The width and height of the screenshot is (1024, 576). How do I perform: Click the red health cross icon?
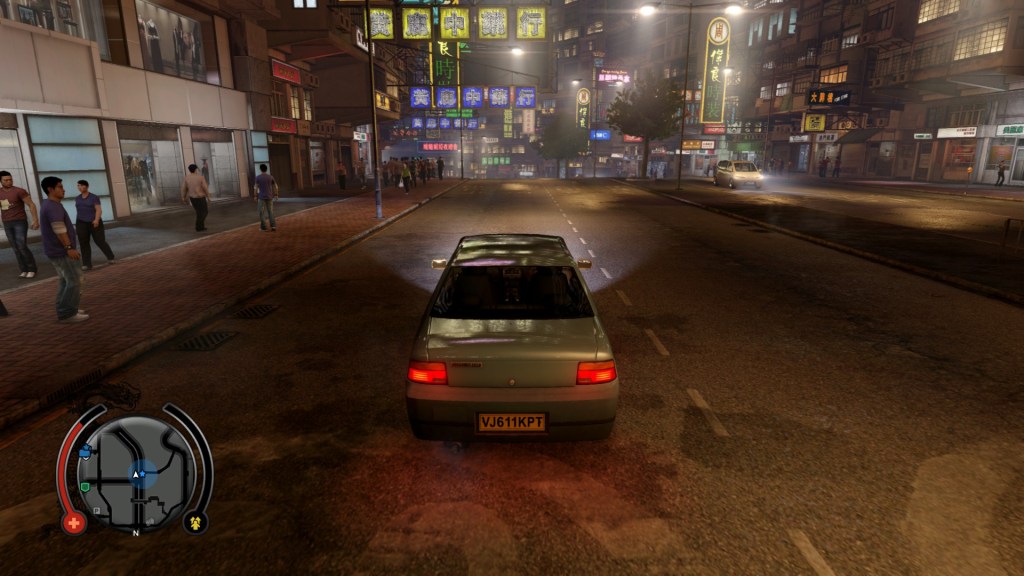click(x=73, y=522)
